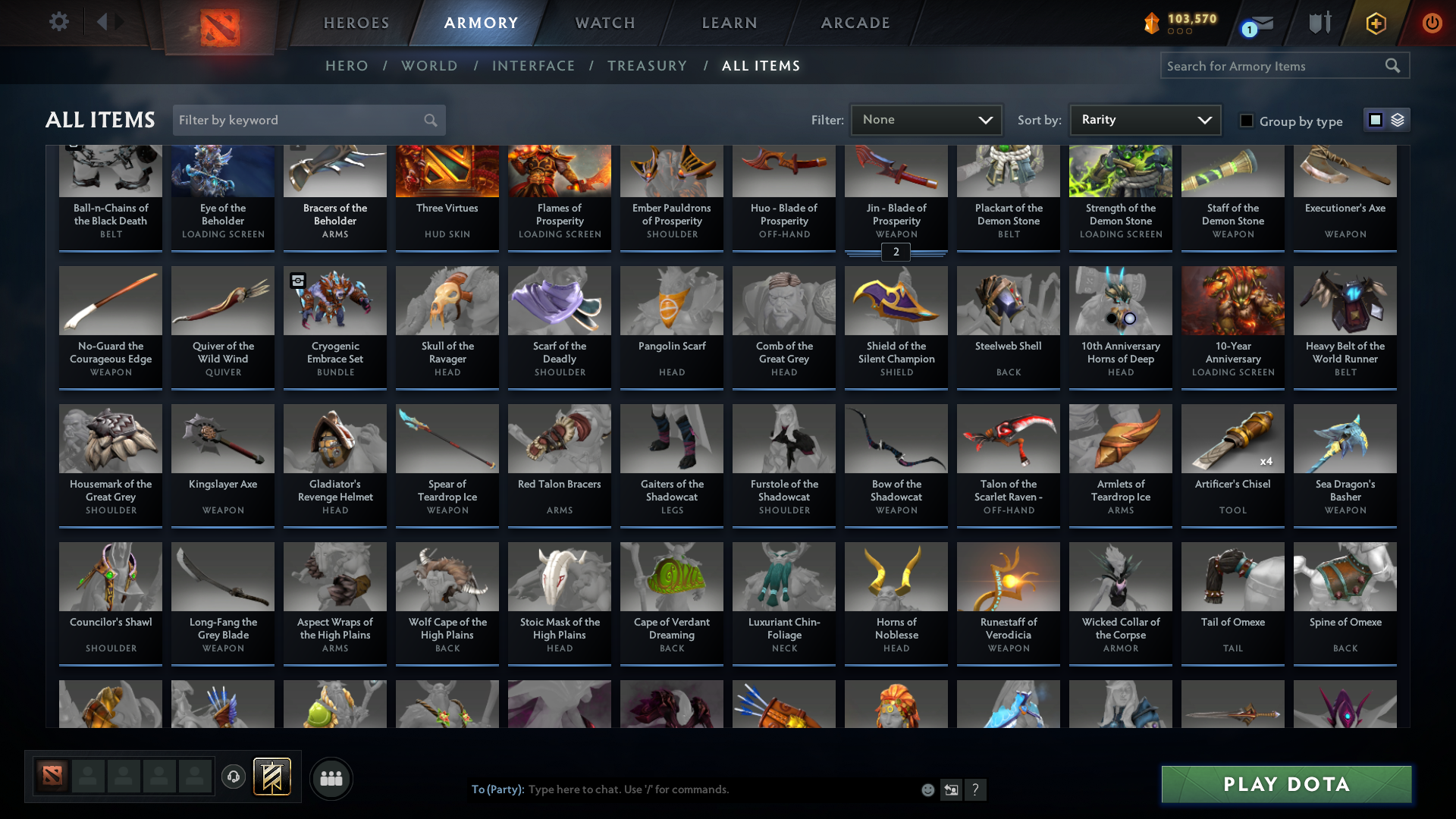Open the Filter dropdown currently set to None
The width and height of the screenshot is (1456, 819).
point(926,119)
